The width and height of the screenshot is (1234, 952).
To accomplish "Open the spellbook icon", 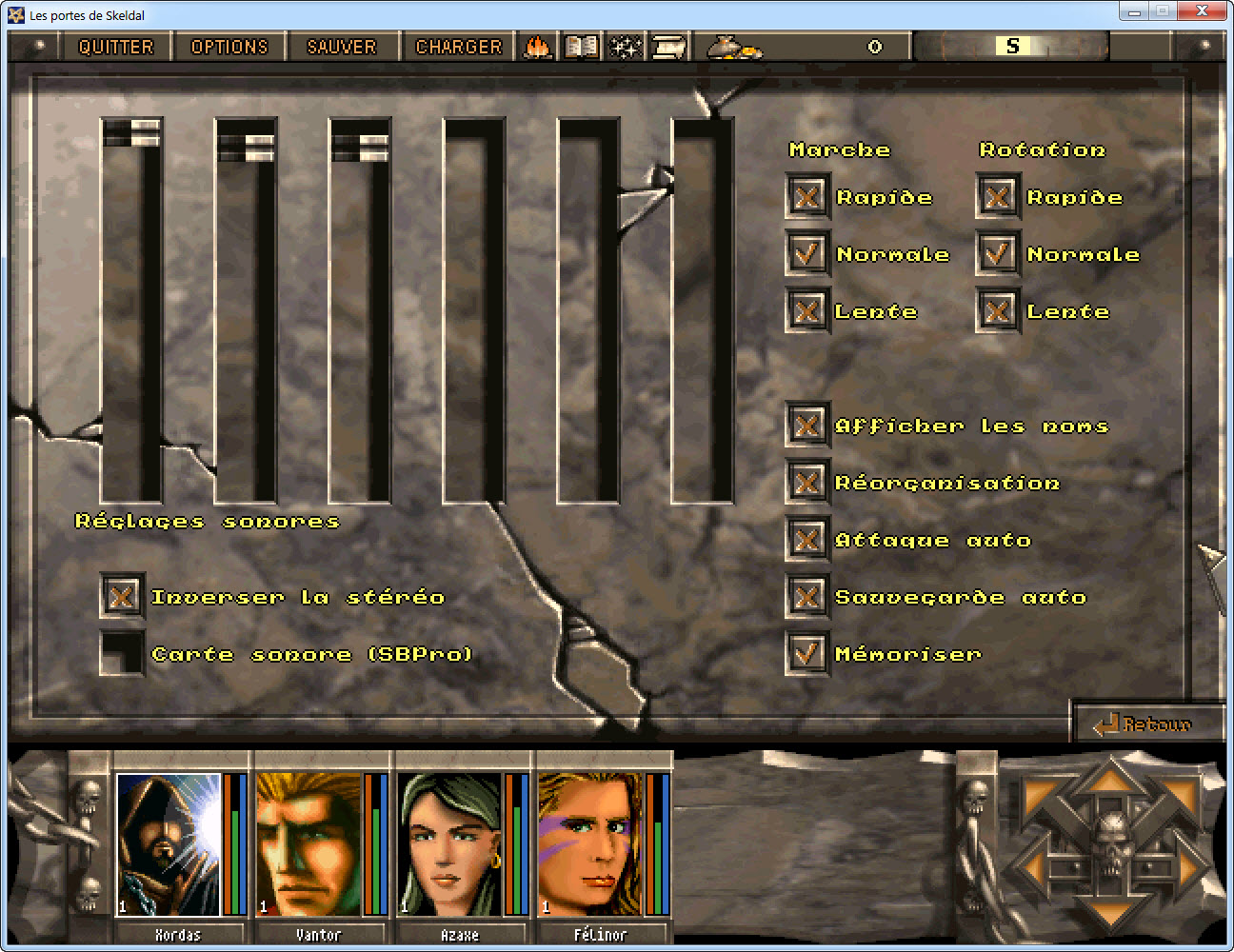I will [x=581, y=47].
